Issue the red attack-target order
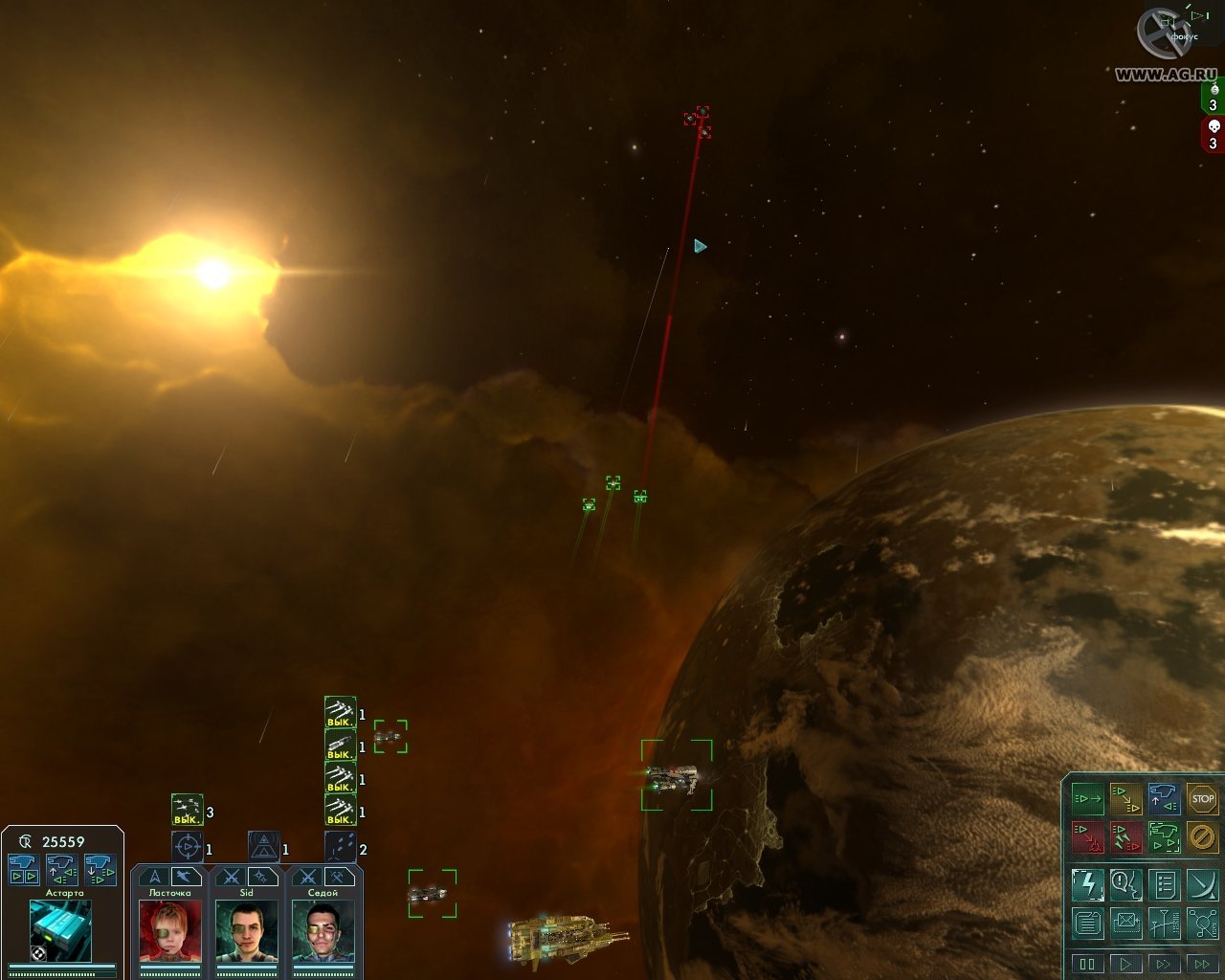 [x=1087, y=836]
